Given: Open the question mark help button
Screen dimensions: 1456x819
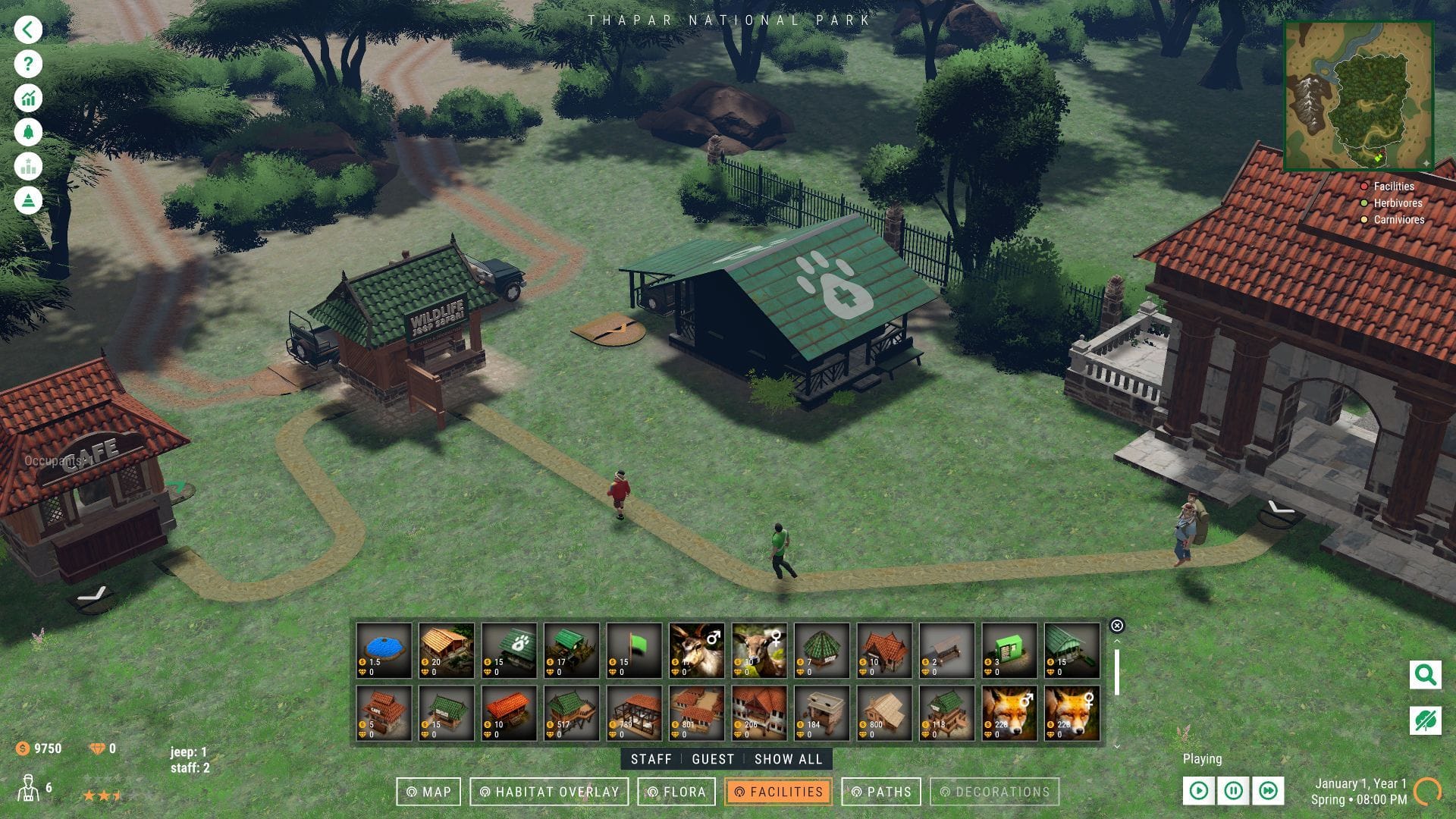Looking at the screenshot, I should 28,64.
